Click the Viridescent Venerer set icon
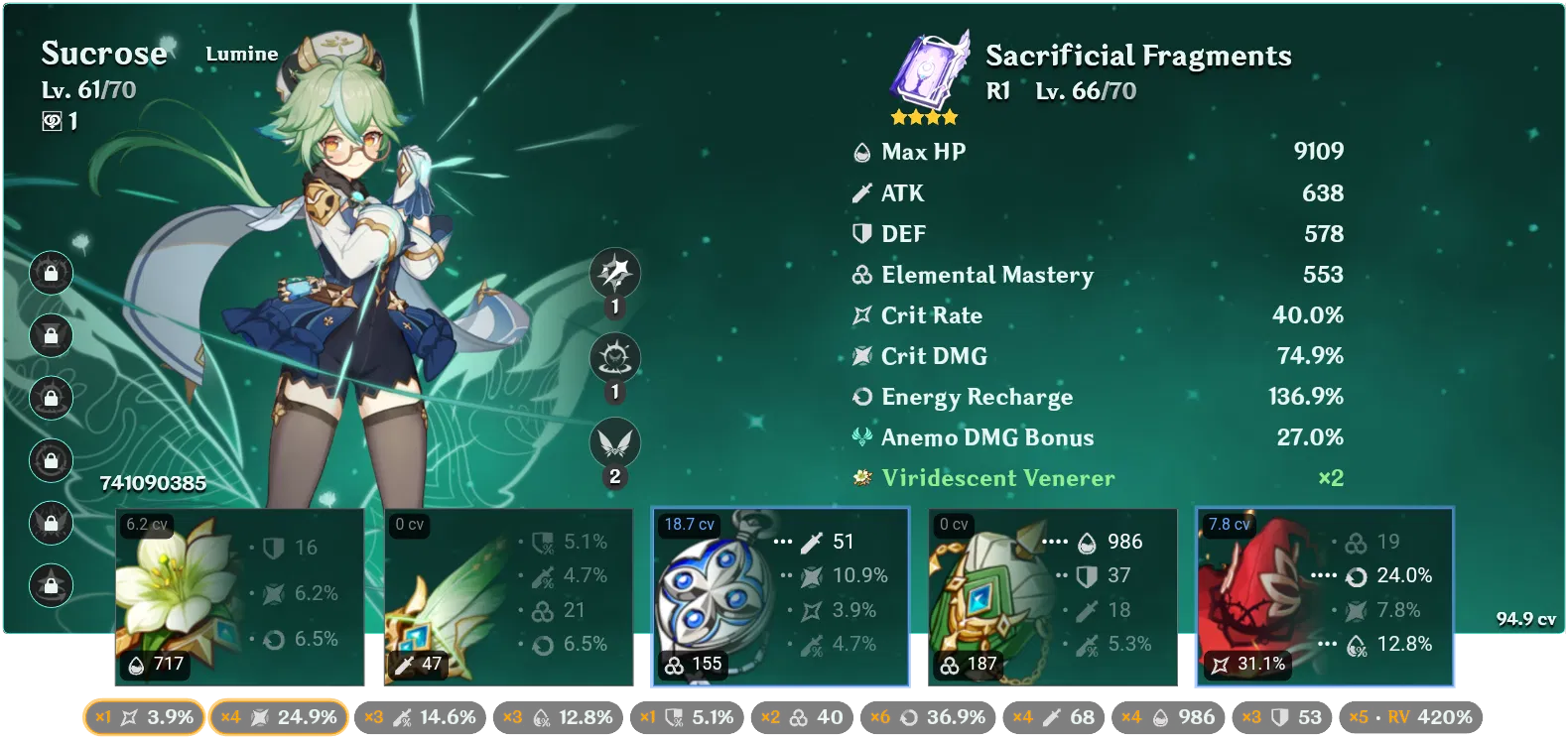Image resolution: width=1568 pixels, height=741 pixels. coord(860,478)
